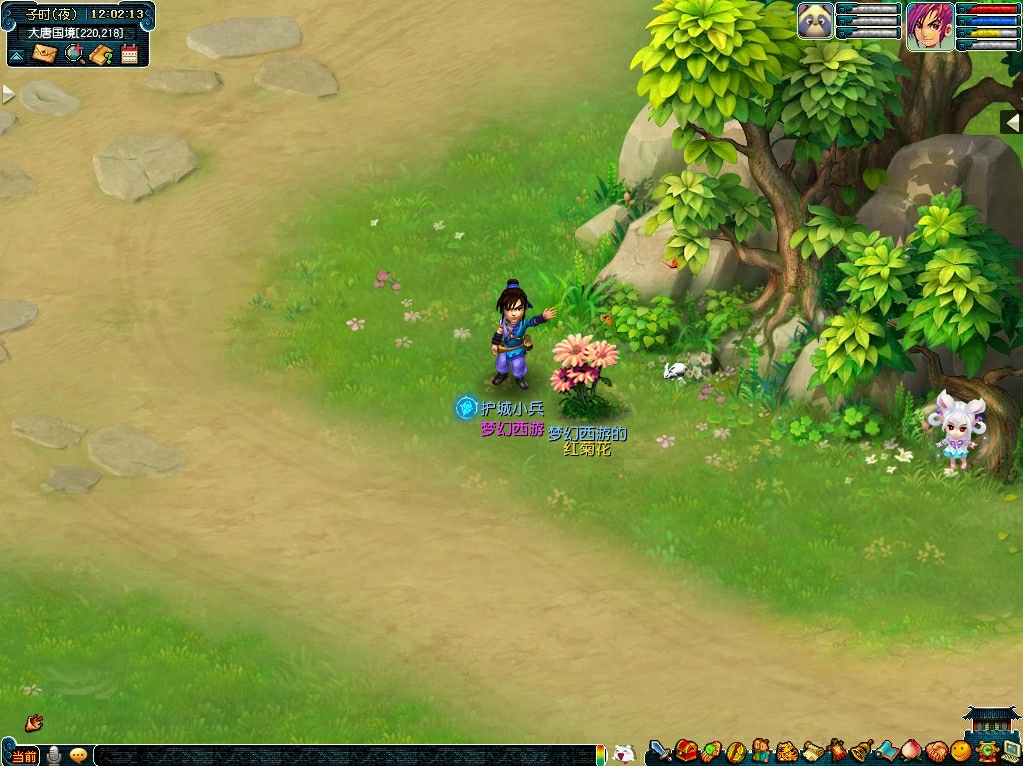Open the handshake friends icon
This screenshot has width=1023, height=766.
pos(936,750)
